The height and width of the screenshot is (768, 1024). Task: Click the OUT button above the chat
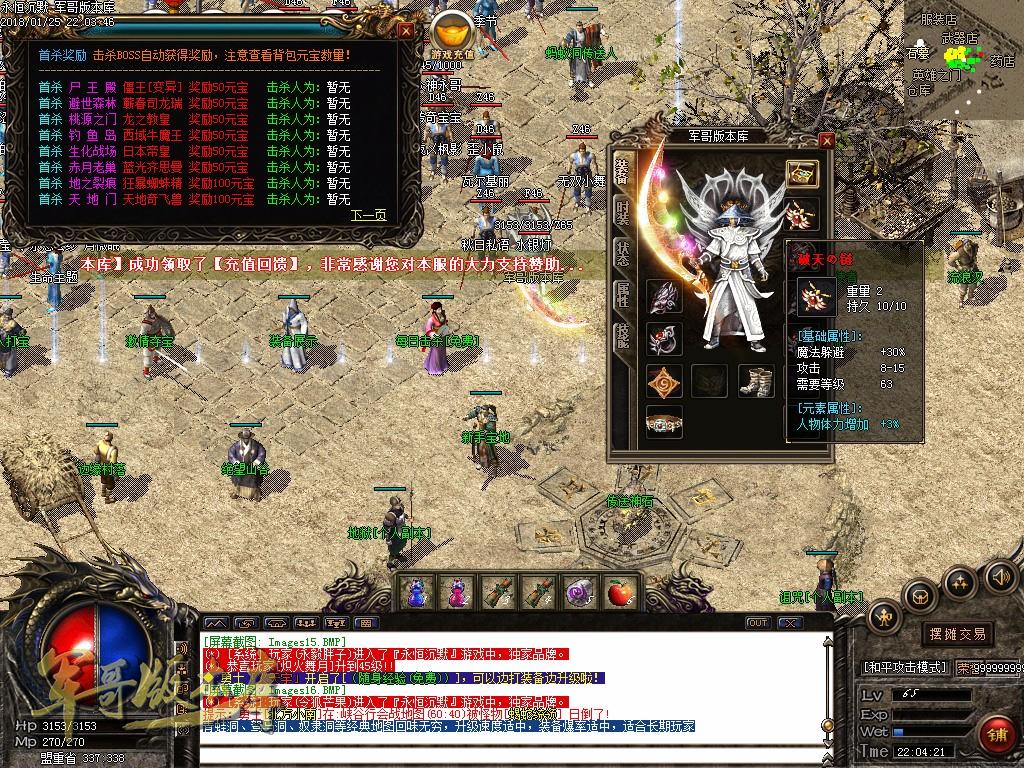pos(759,623)
